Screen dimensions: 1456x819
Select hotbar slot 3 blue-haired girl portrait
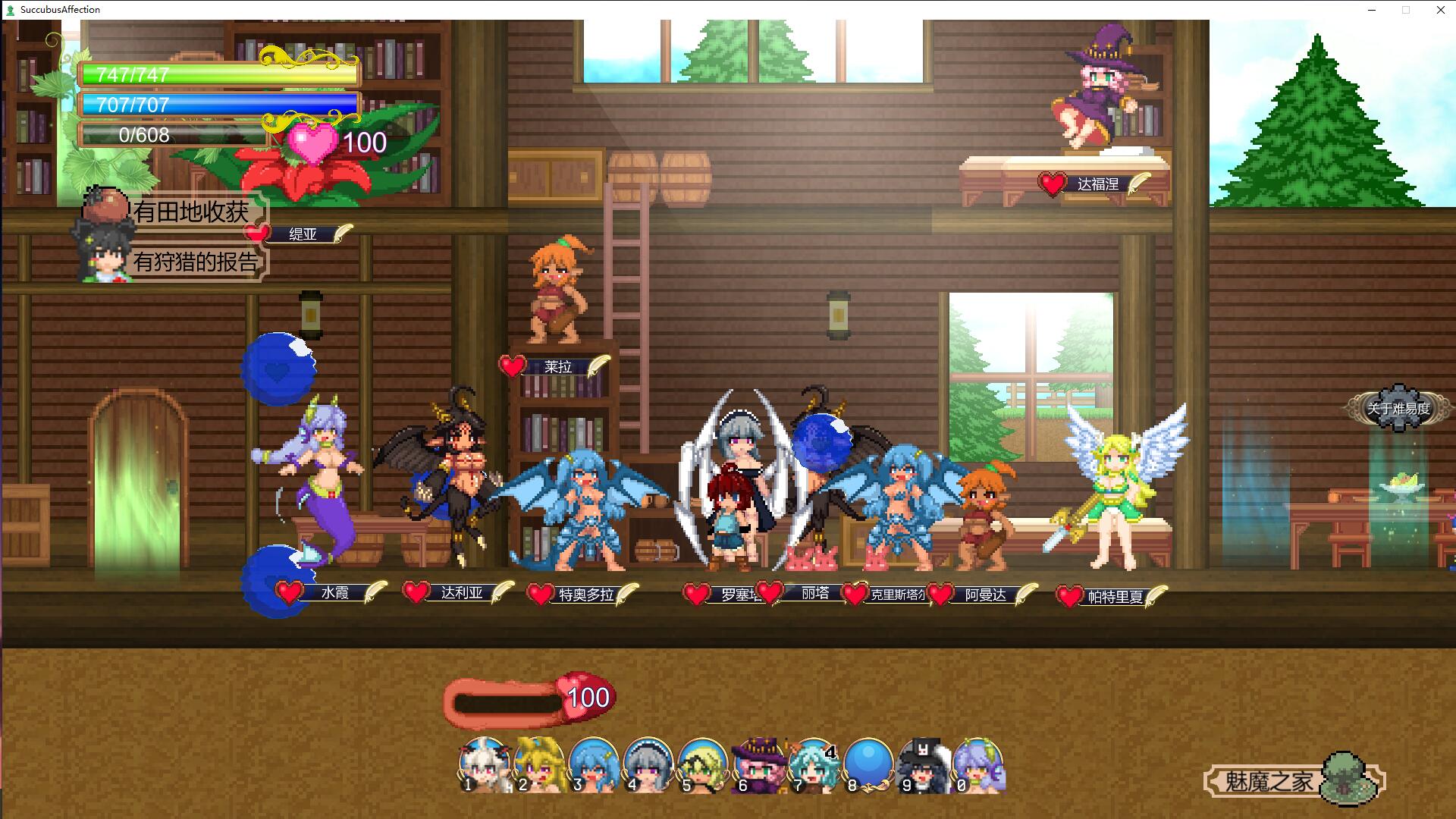(594, 765)
